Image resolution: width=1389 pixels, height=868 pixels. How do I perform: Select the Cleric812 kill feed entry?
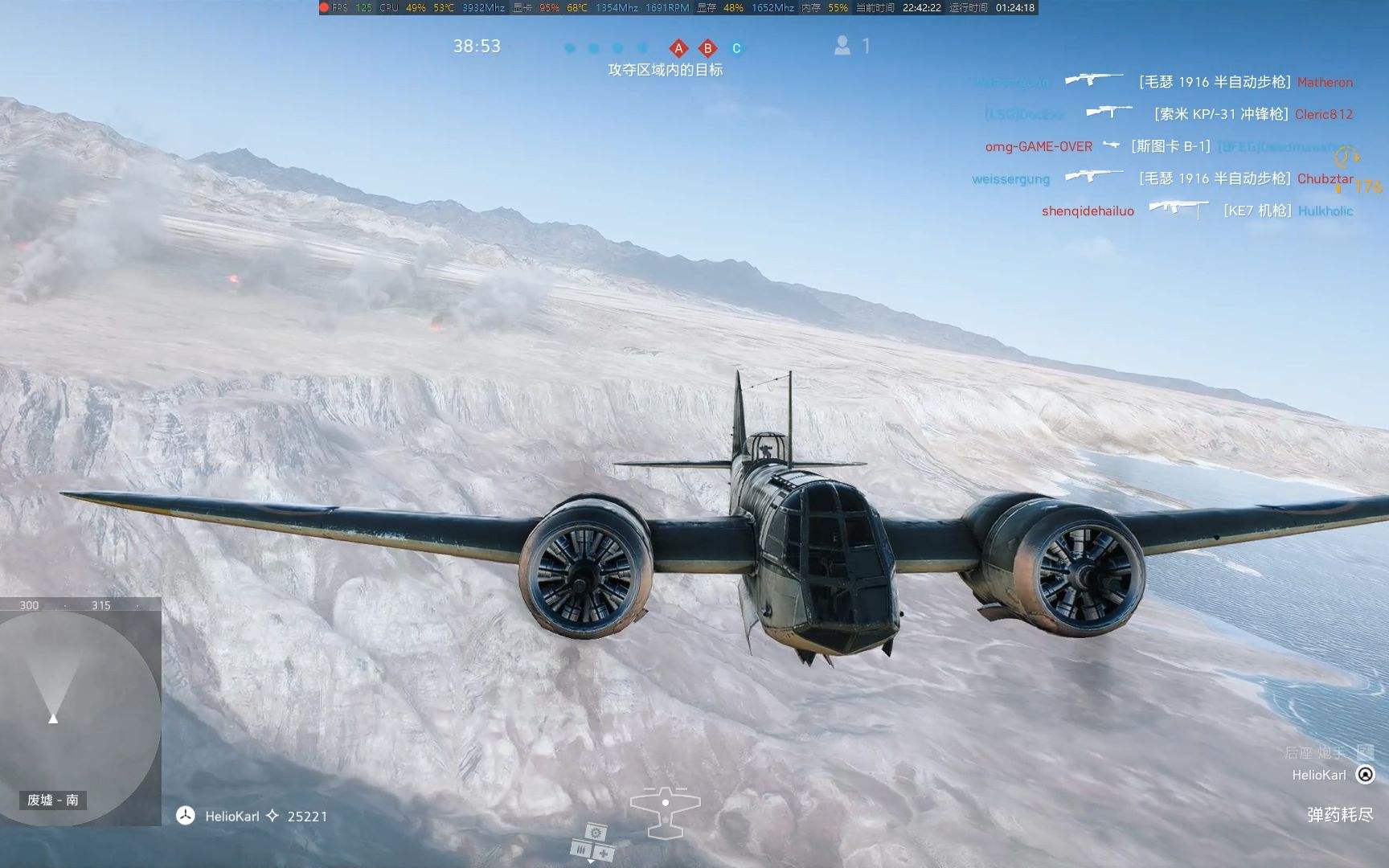point(1323,114)
